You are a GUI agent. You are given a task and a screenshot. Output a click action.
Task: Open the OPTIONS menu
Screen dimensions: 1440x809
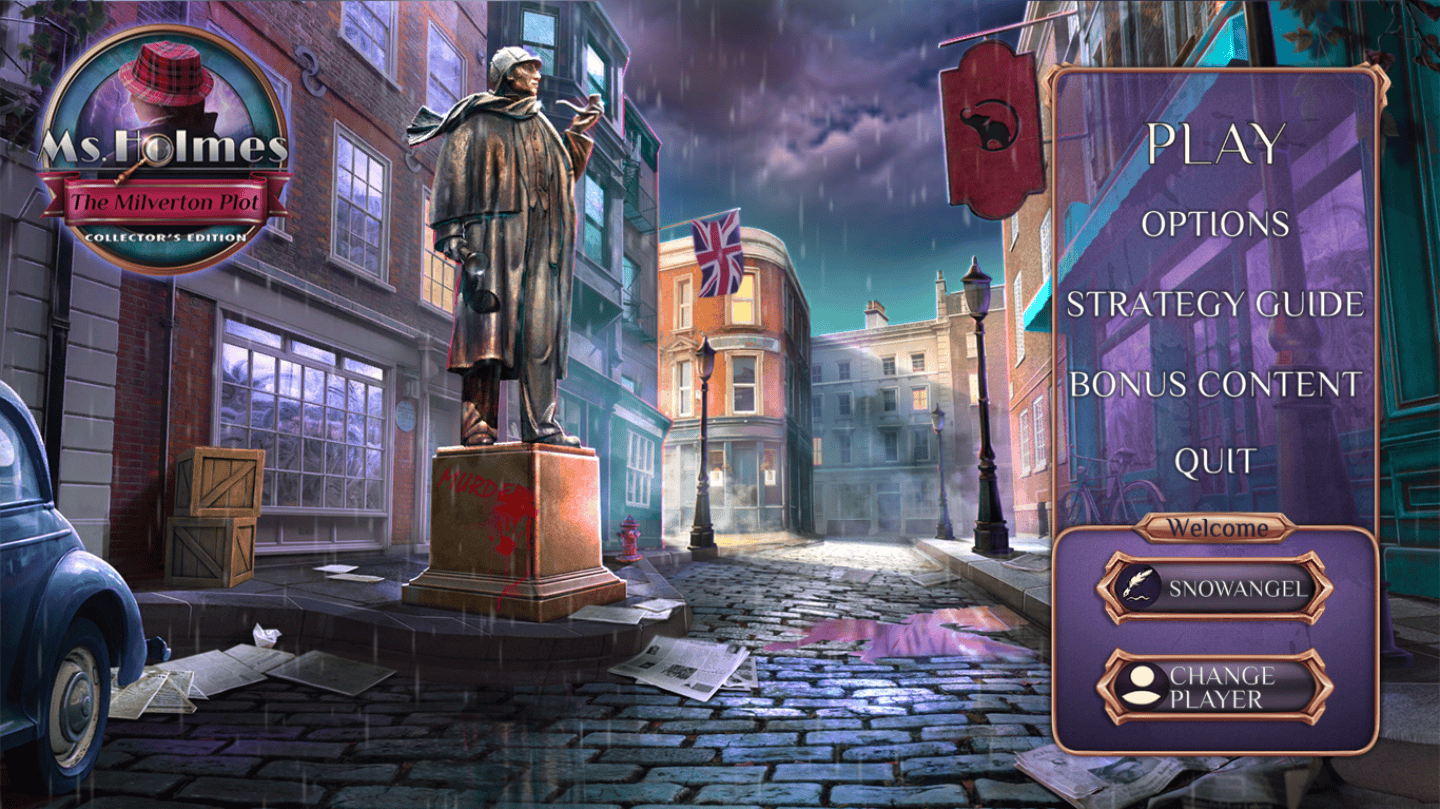1215,224
